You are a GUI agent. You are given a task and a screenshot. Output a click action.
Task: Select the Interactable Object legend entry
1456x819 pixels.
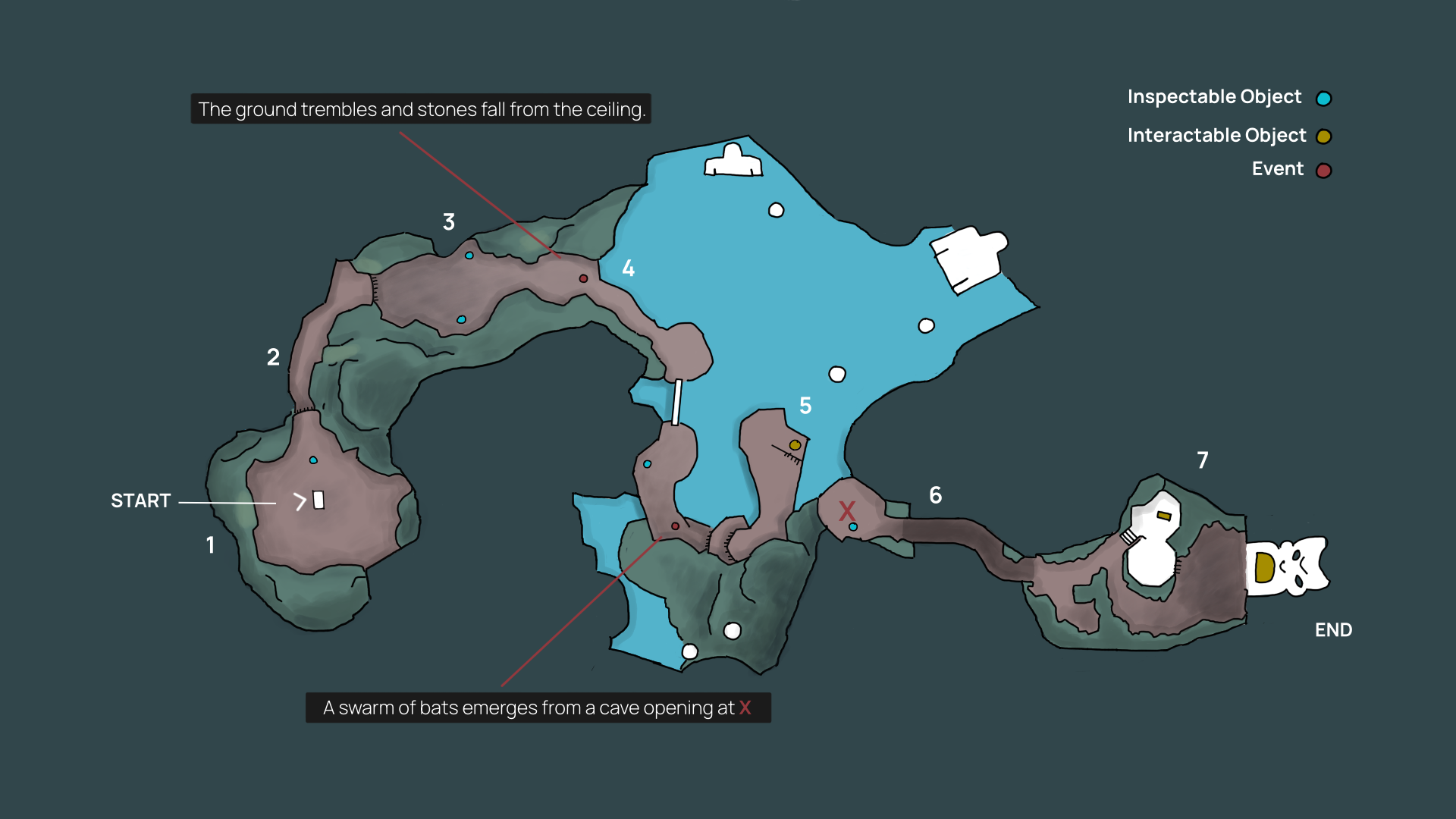tap(1228, 136)
